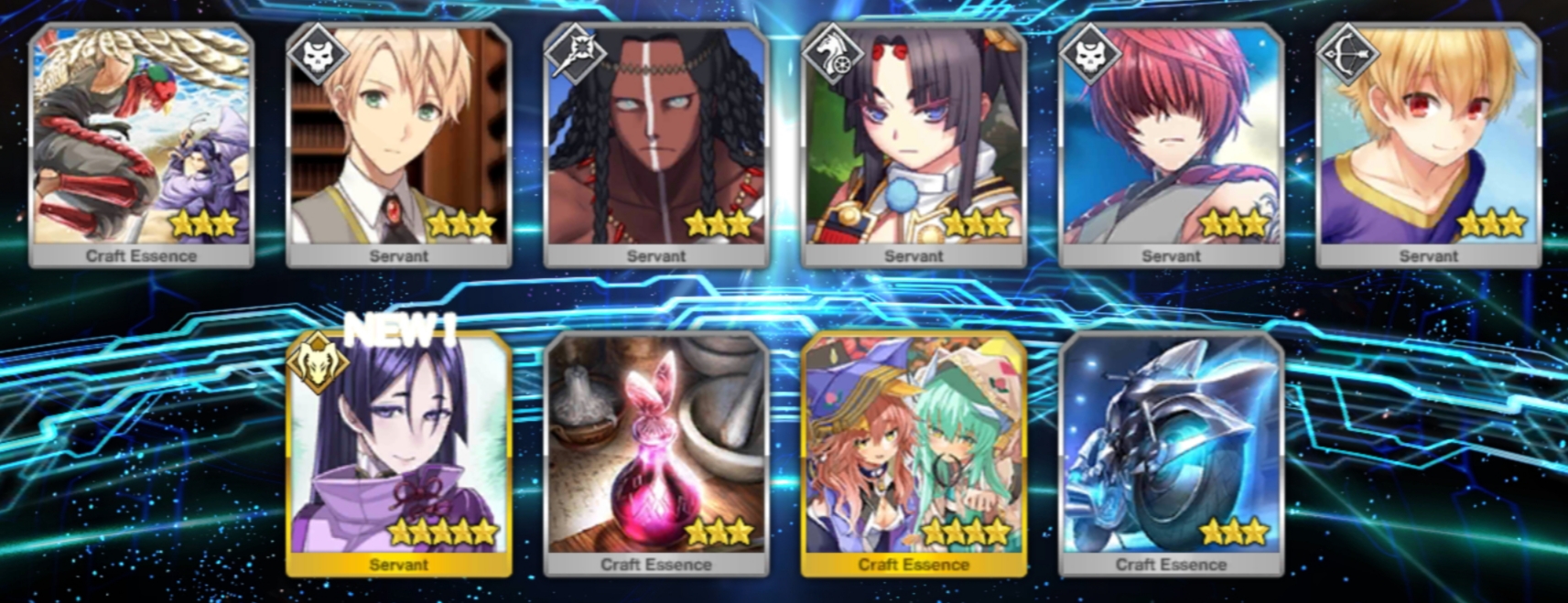Open the blonde green-eyed Servant card
This screenshot has width=1568, height=603.
(x=398, y=145)
